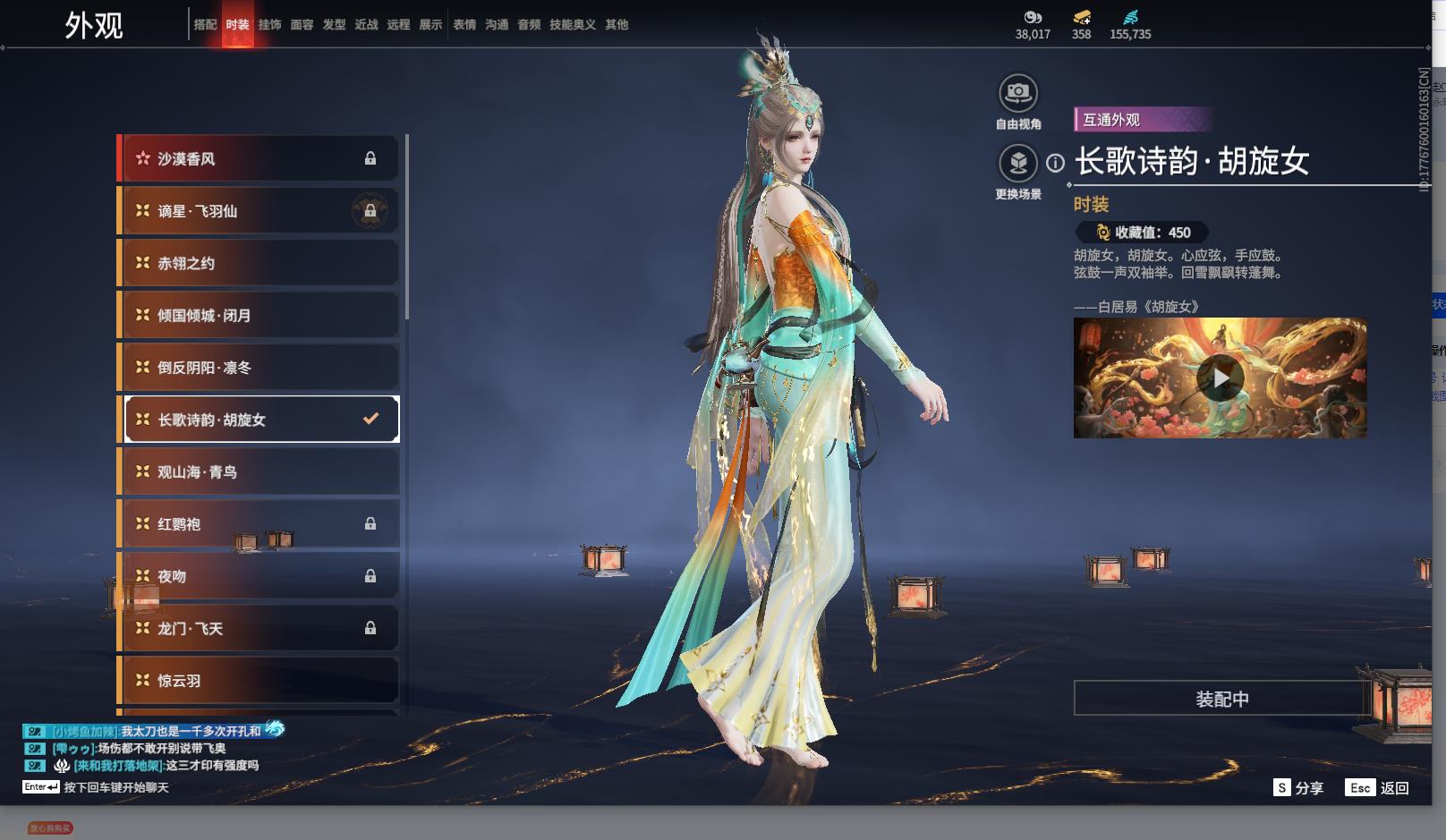Viewport: 1446px width, 840px height.
Task: Activate the 自由视角 free camera button
Action: [x=1017, y=93]
